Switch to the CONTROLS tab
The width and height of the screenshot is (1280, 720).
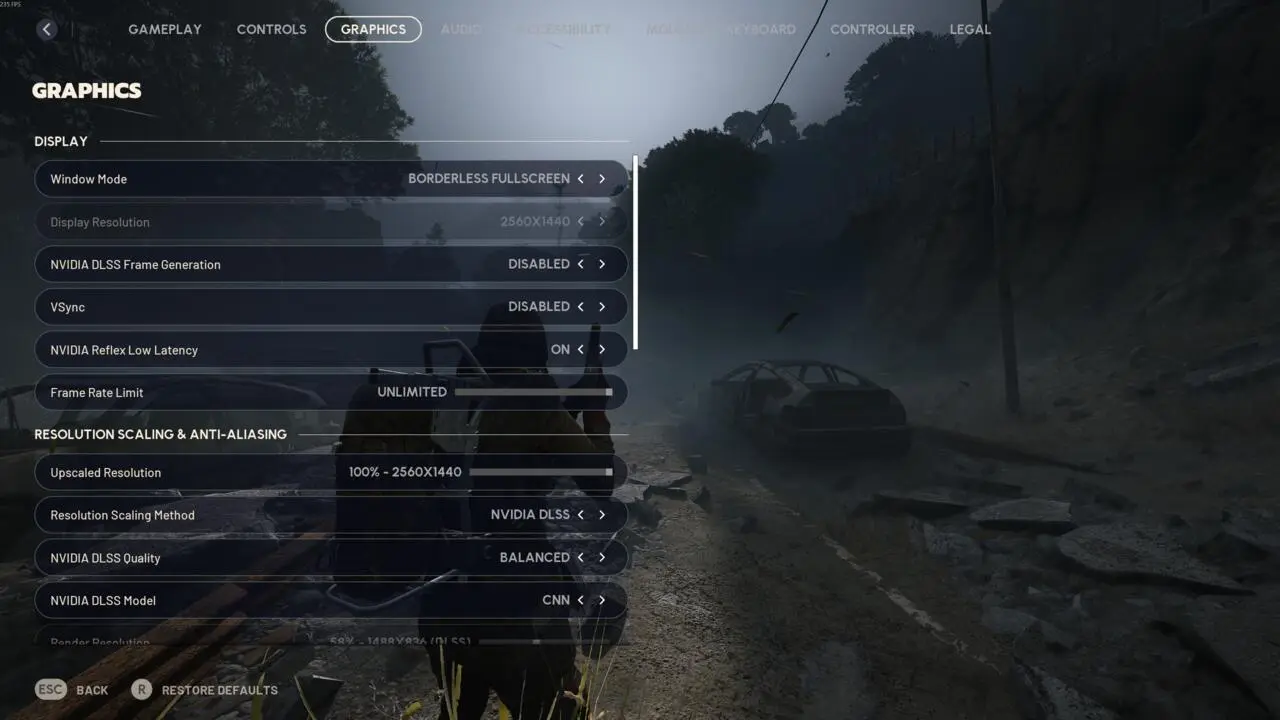(271, 29)
